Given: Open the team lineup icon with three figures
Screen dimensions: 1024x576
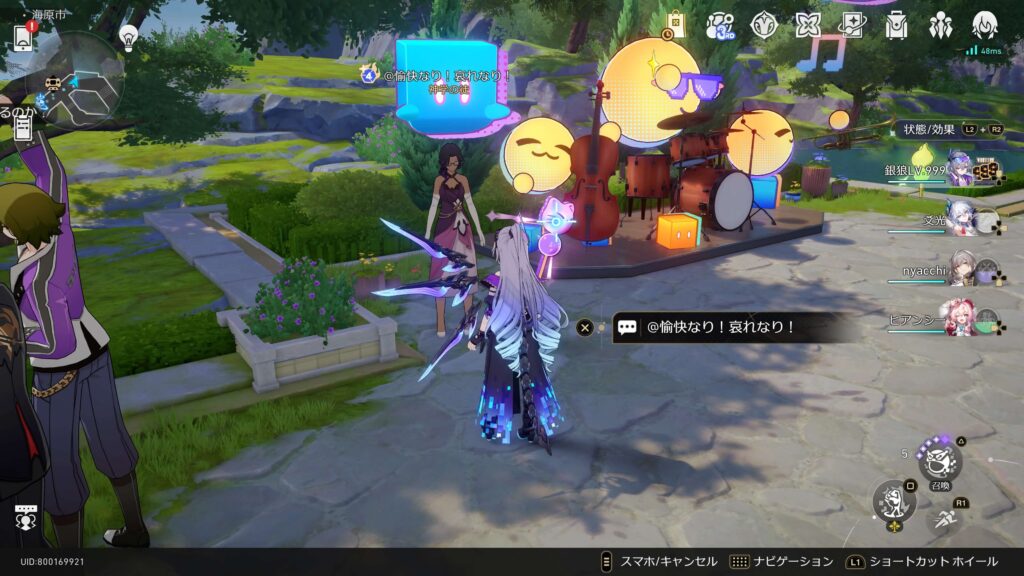Looking at the screenshot, I should tap(940, 25).
